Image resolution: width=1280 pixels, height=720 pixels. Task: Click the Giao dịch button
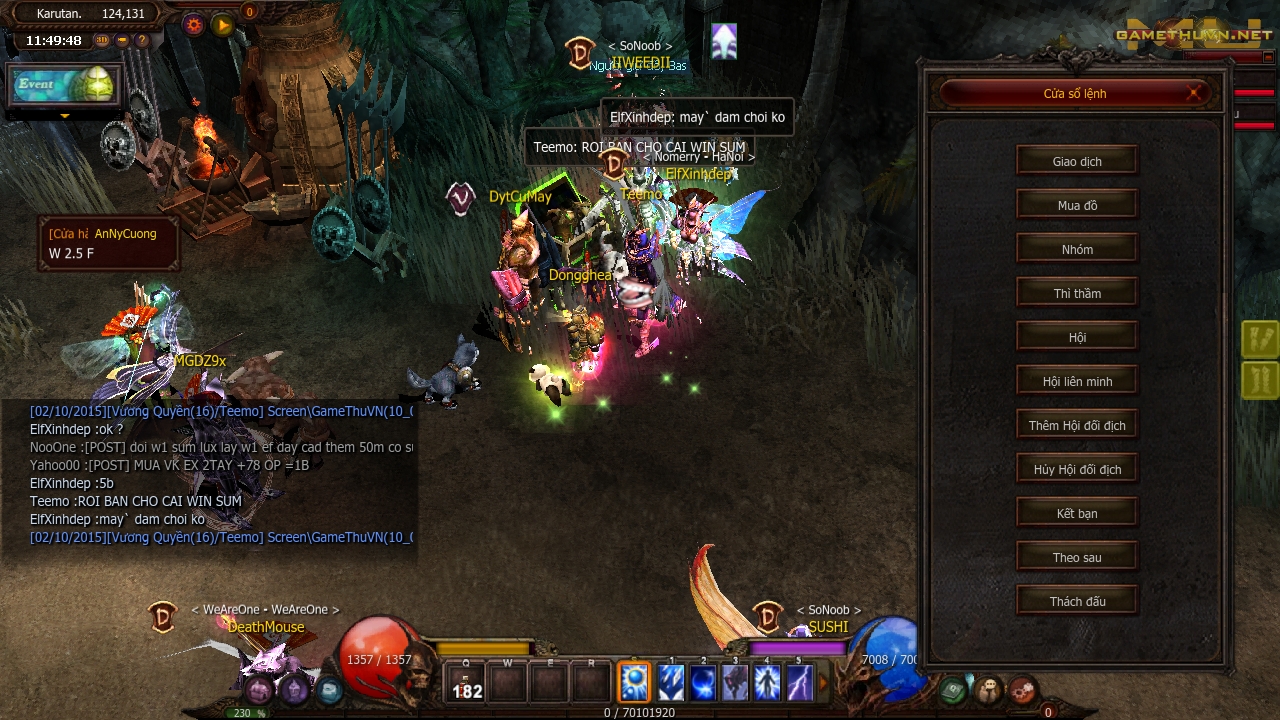[1077, 160]
